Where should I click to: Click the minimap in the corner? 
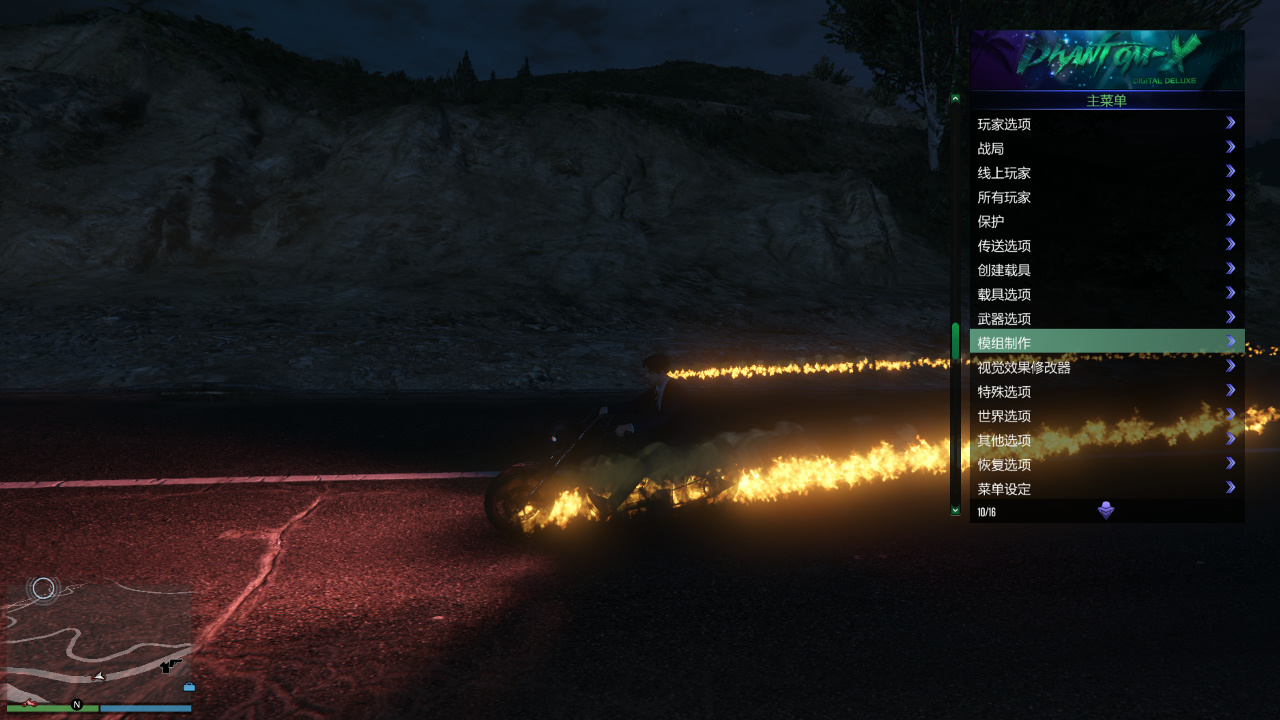(x=98, y=640)
